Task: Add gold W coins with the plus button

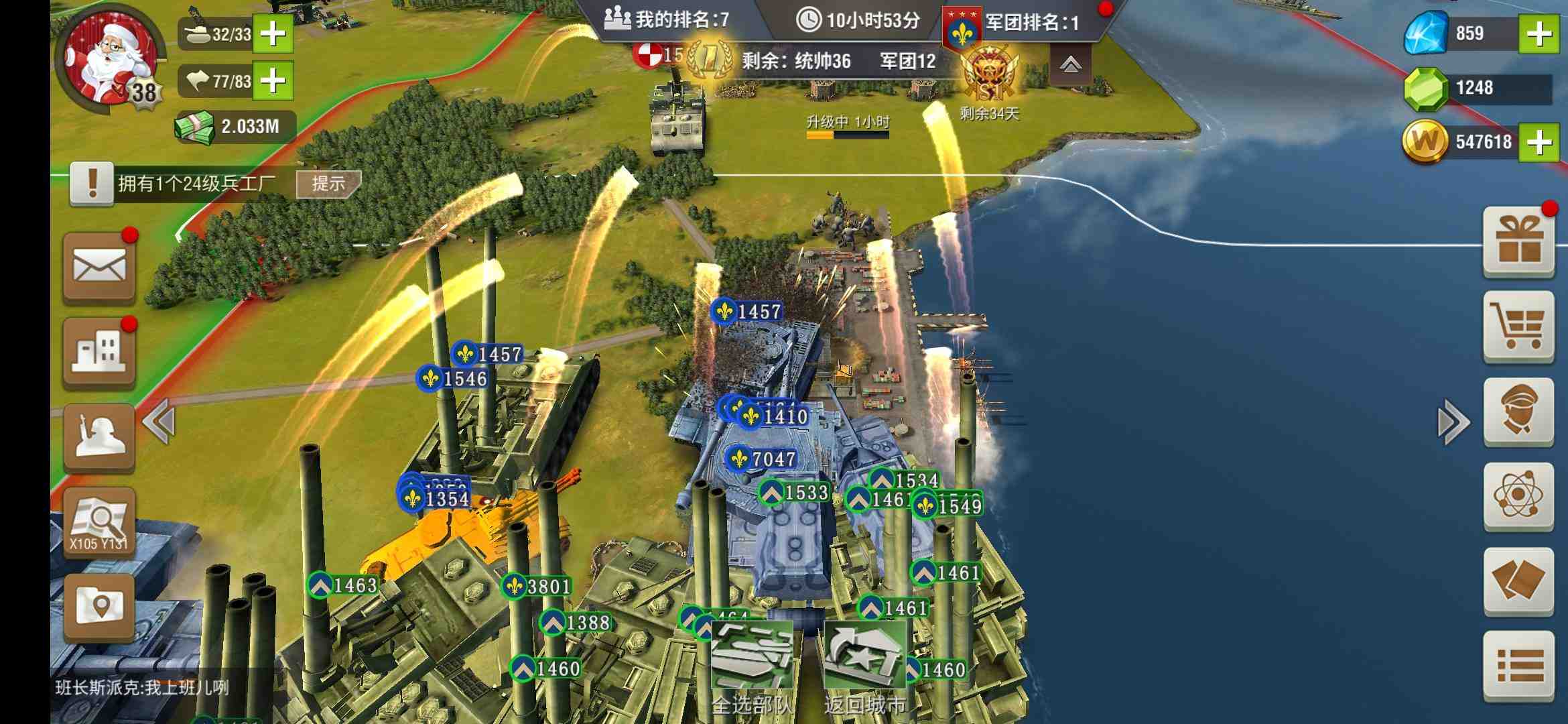Action: click(x=1539, y=142)
